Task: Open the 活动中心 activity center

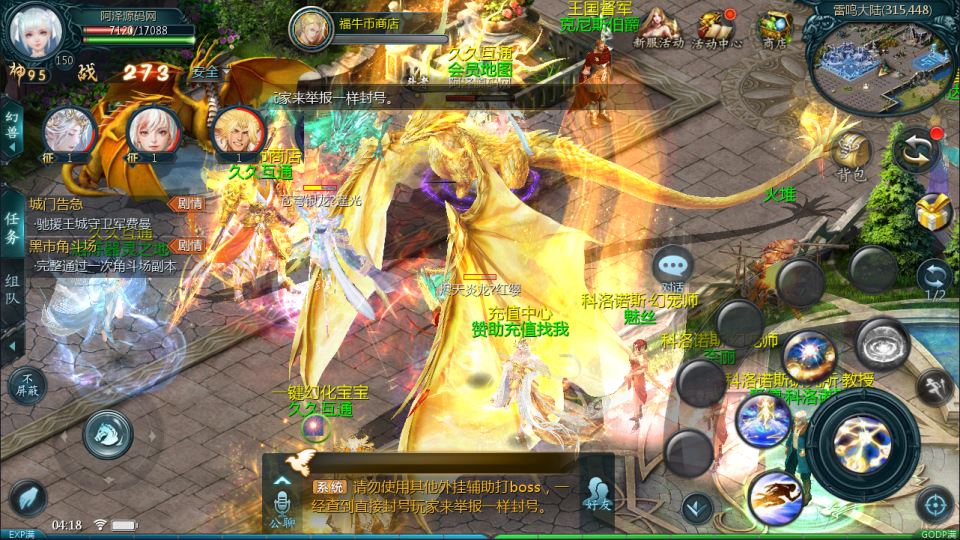Action: (x=716, y=28)
